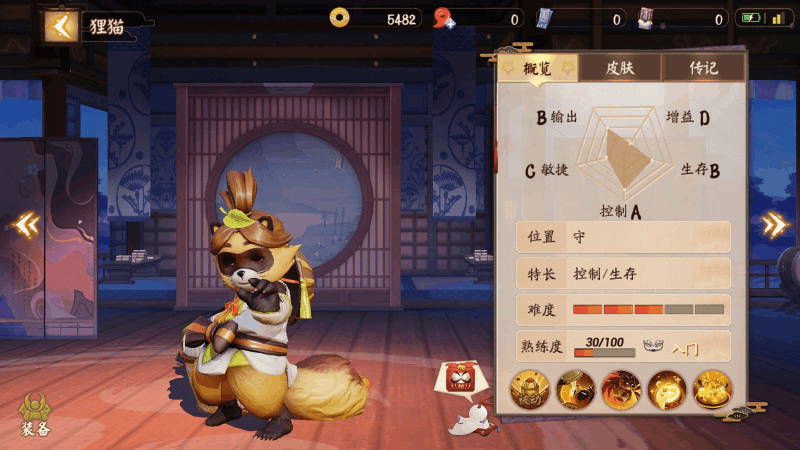Inspect the golden cauldron skill icon
The width and height of the screenshot is (800, 450).
[x=711, y=389]
